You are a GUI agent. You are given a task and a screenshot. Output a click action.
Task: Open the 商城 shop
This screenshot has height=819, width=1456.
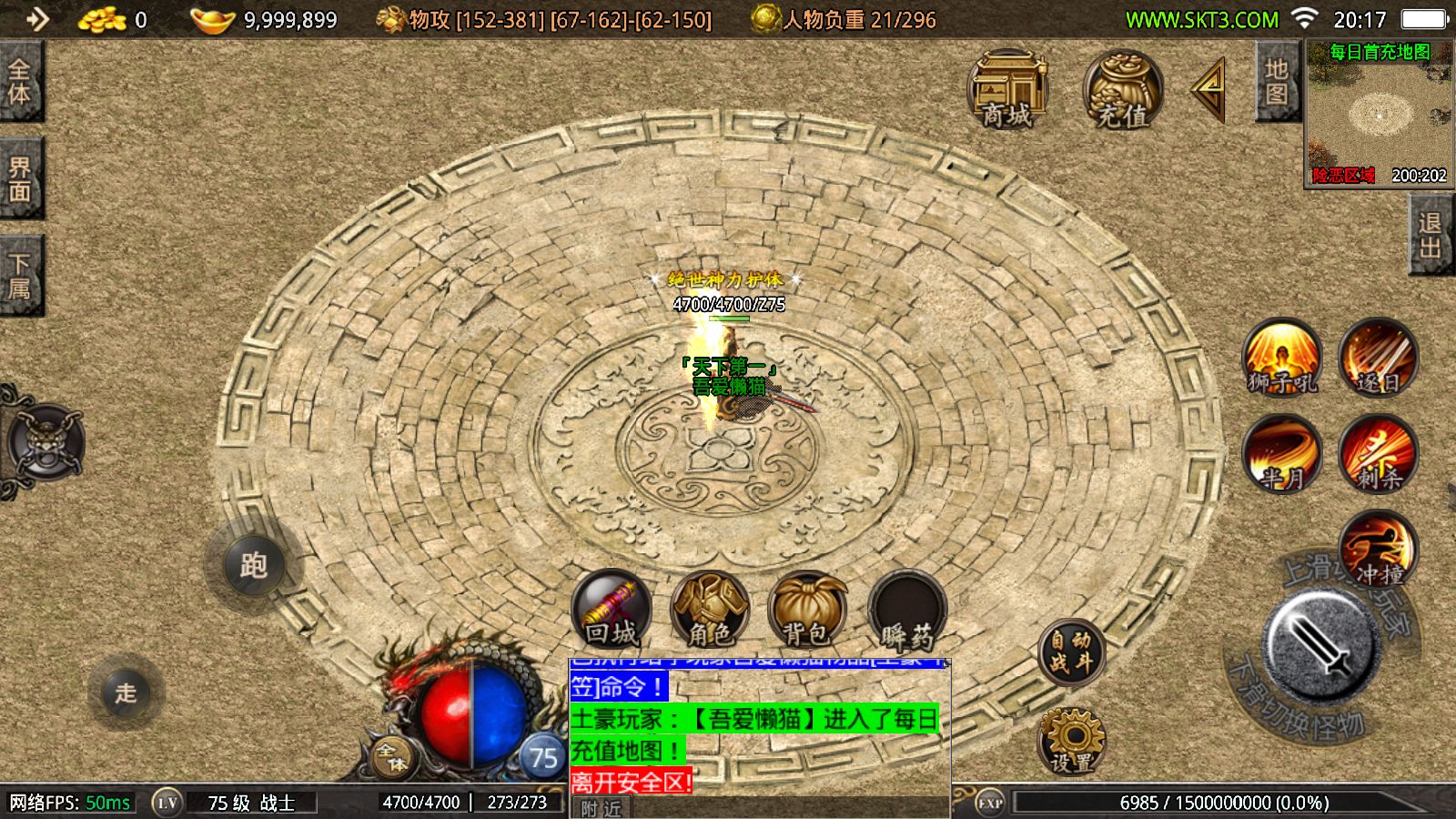(x=1007, y=89)
